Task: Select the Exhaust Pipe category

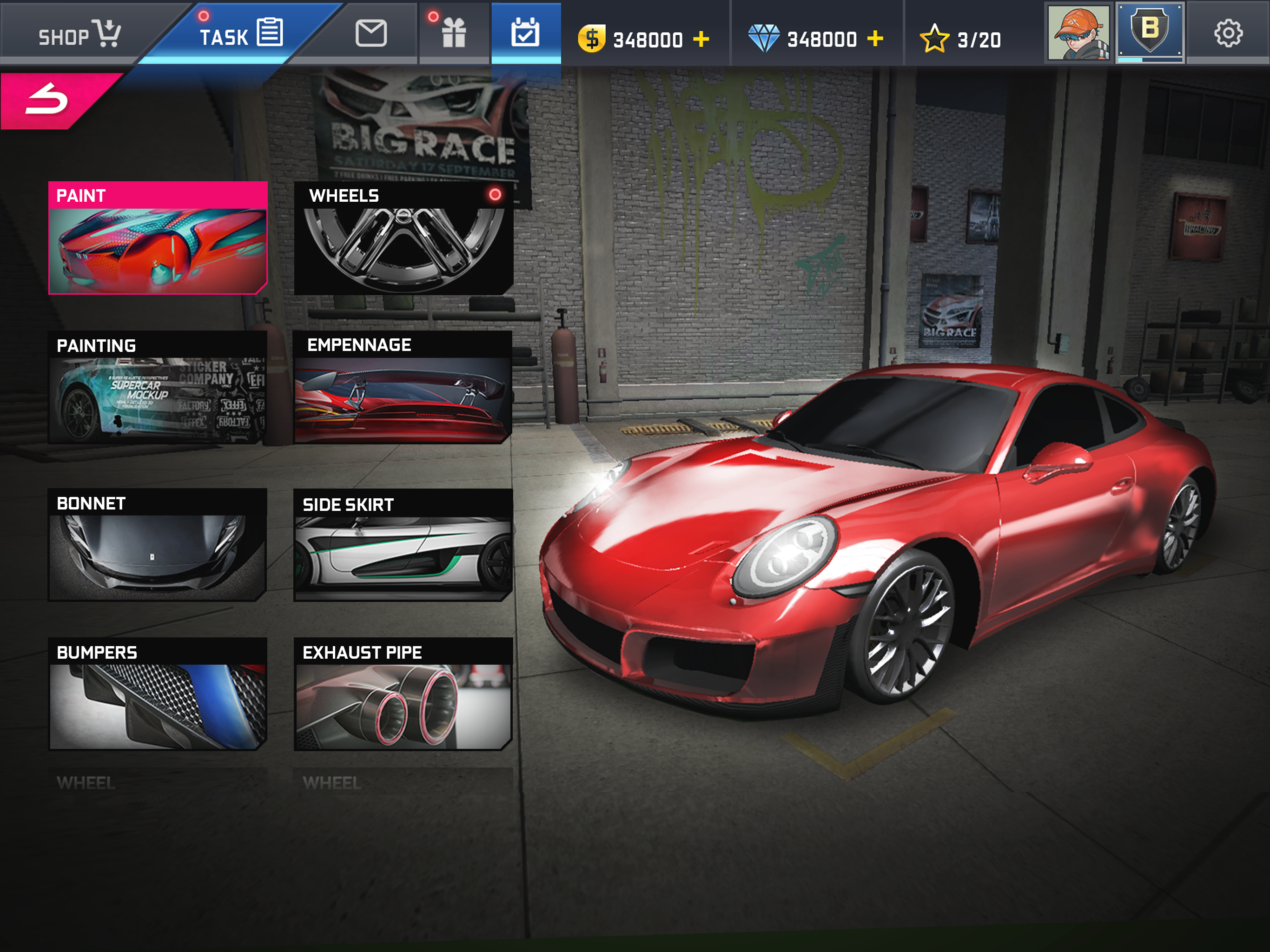Action: [x=403, y=694]
